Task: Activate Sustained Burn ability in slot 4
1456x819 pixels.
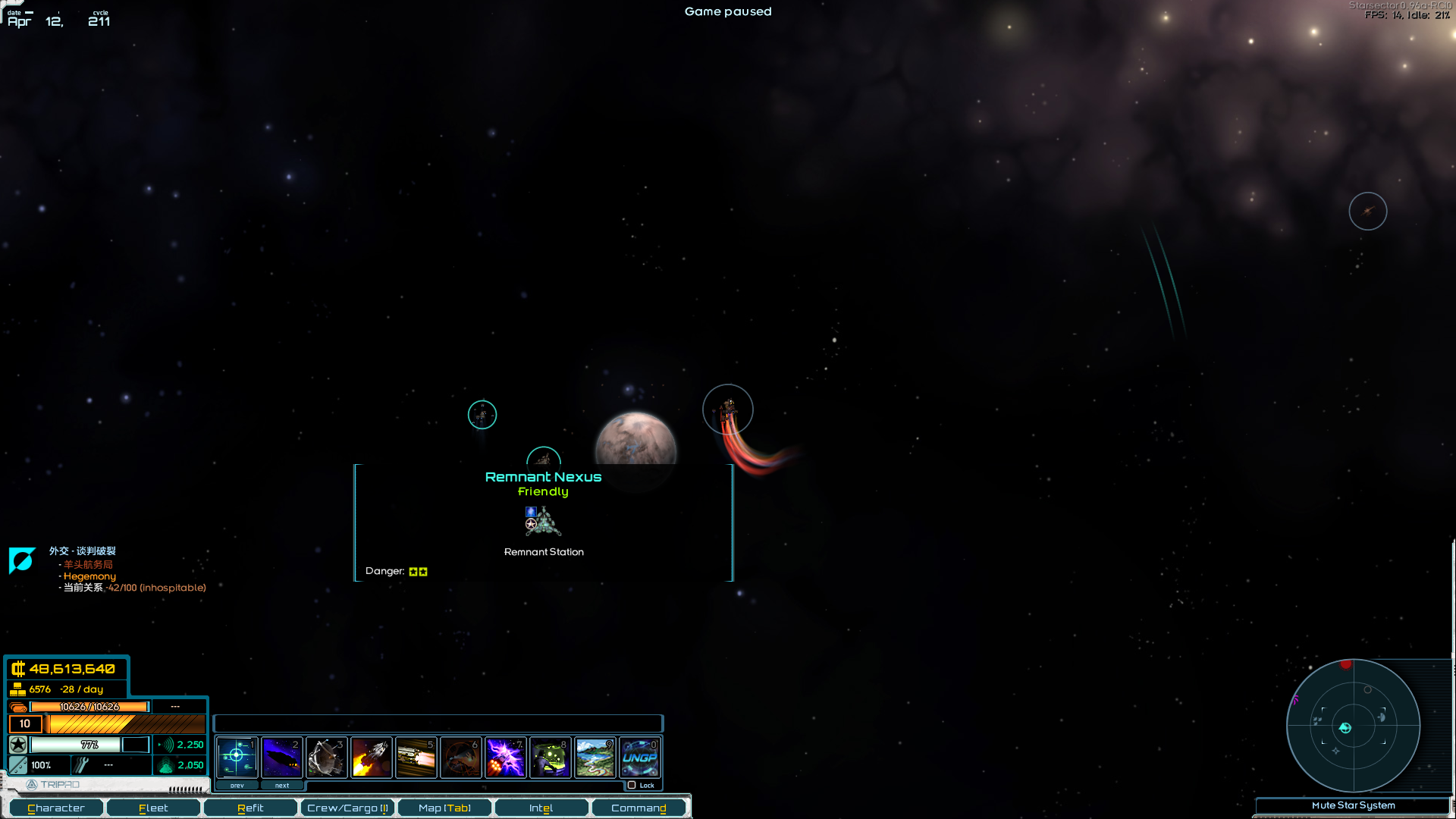Action: tap(371, 757)
